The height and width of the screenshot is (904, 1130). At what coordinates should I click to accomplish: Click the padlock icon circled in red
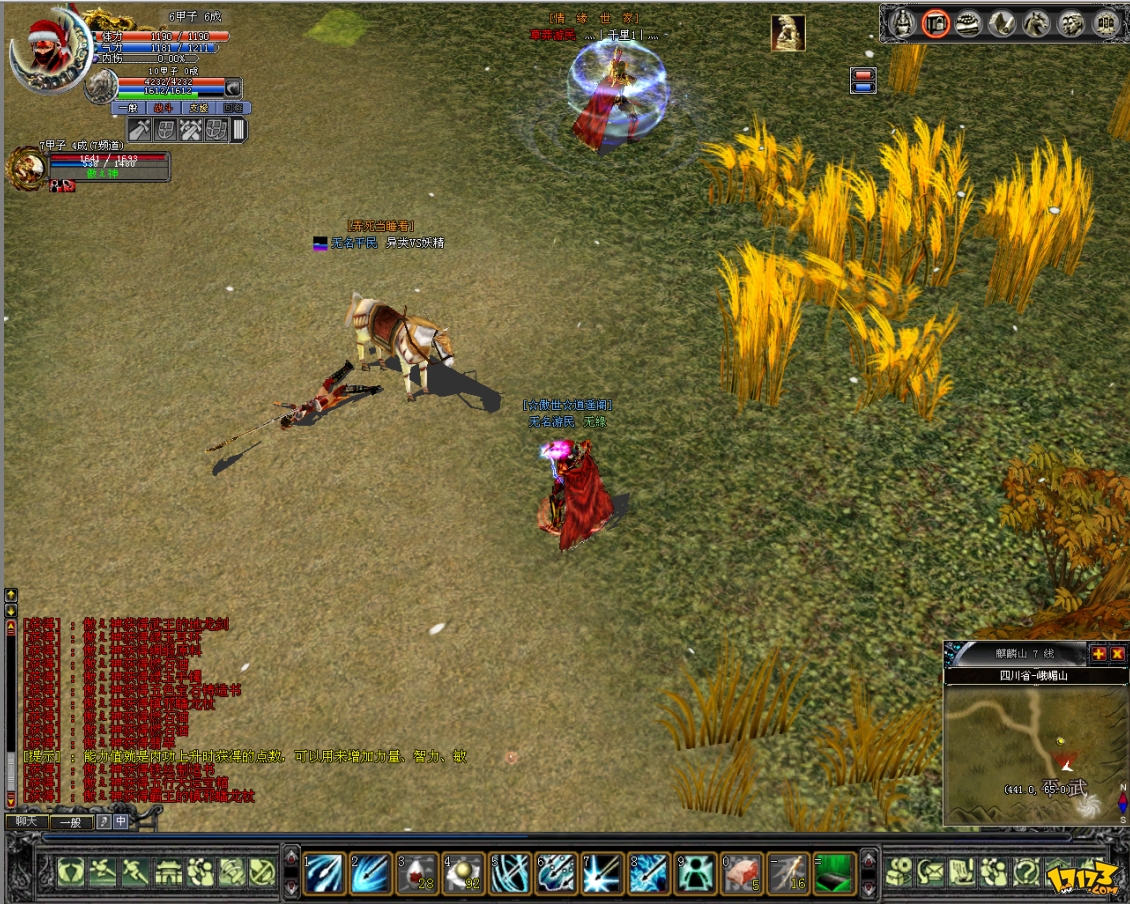click(936, 23)
